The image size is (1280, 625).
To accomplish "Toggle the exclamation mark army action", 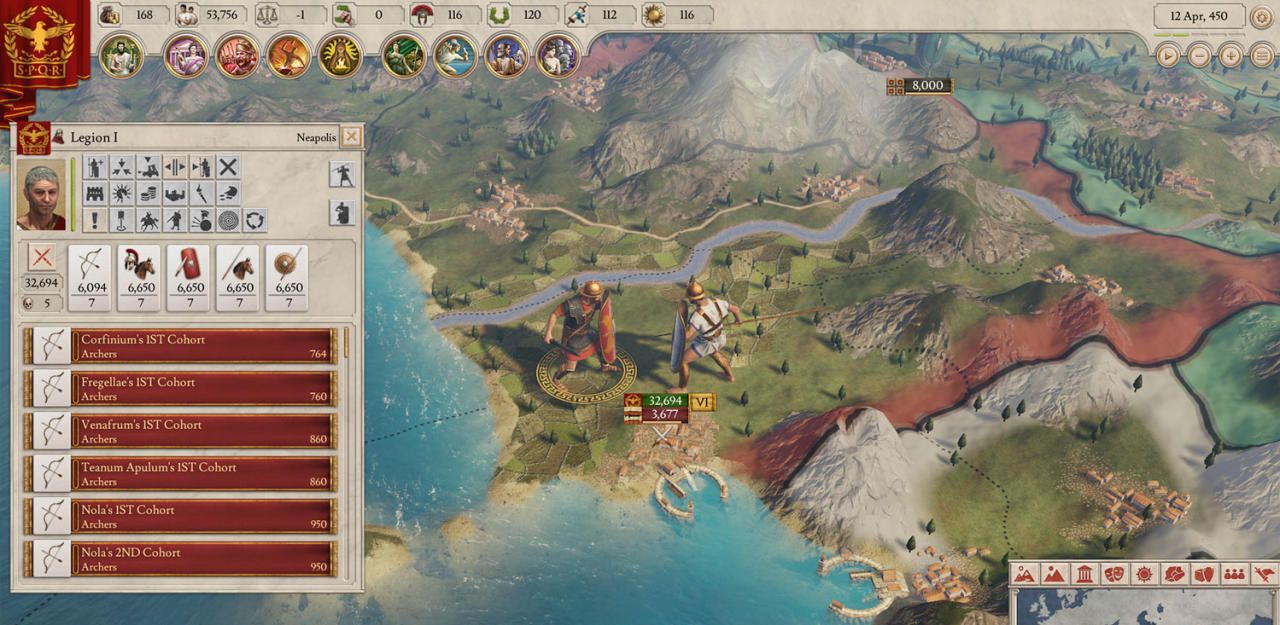I will (x=96, y=220).
